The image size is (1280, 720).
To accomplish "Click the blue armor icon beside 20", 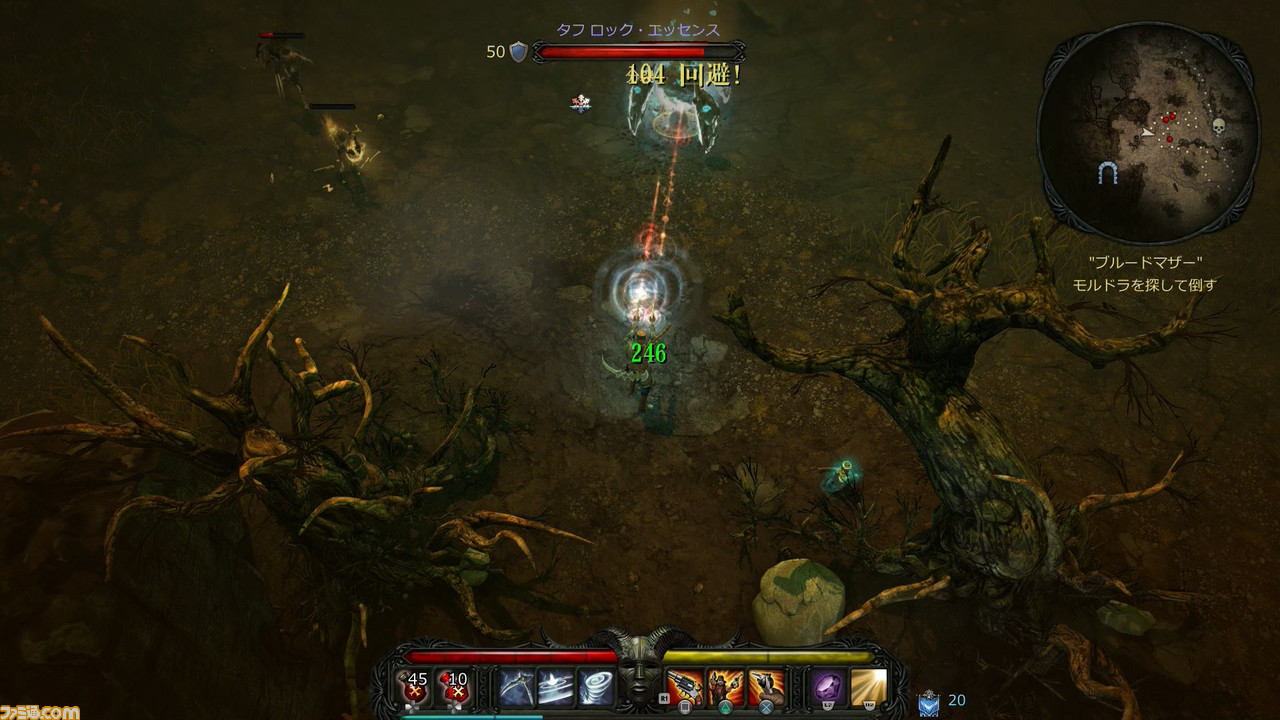I will (928, 703).
